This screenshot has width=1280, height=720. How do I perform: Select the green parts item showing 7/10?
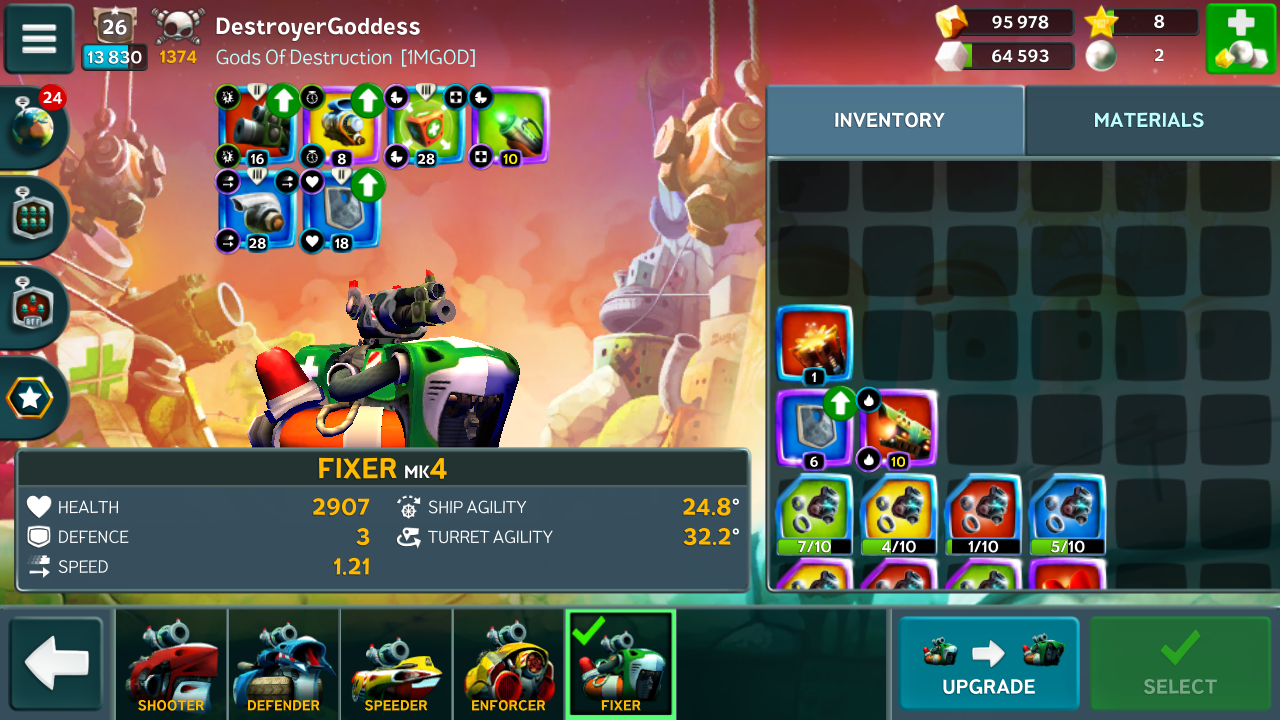[x=814, y=513]
